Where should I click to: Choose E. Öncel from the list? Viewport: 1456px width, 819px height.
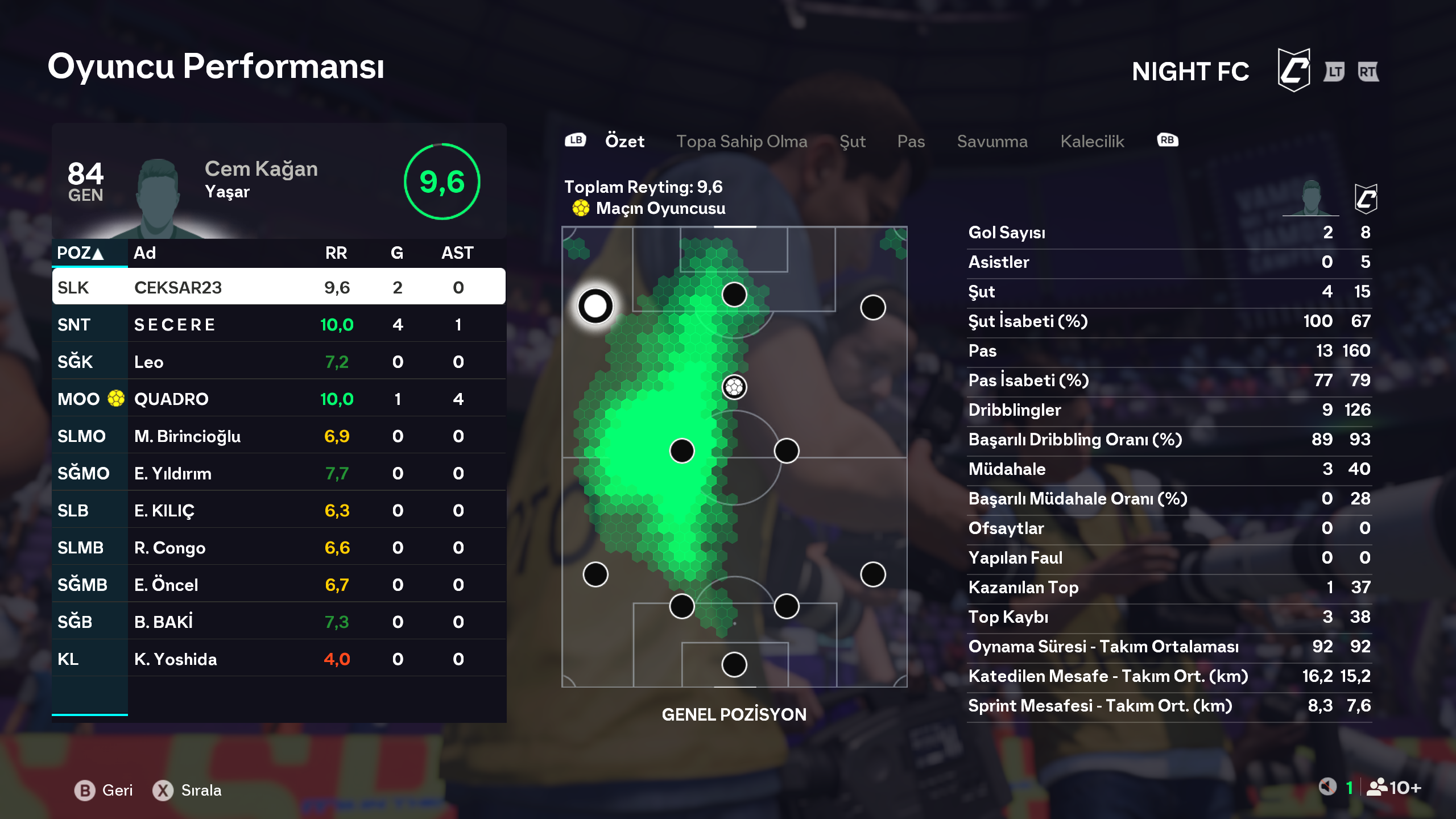[x=279, y=585]
